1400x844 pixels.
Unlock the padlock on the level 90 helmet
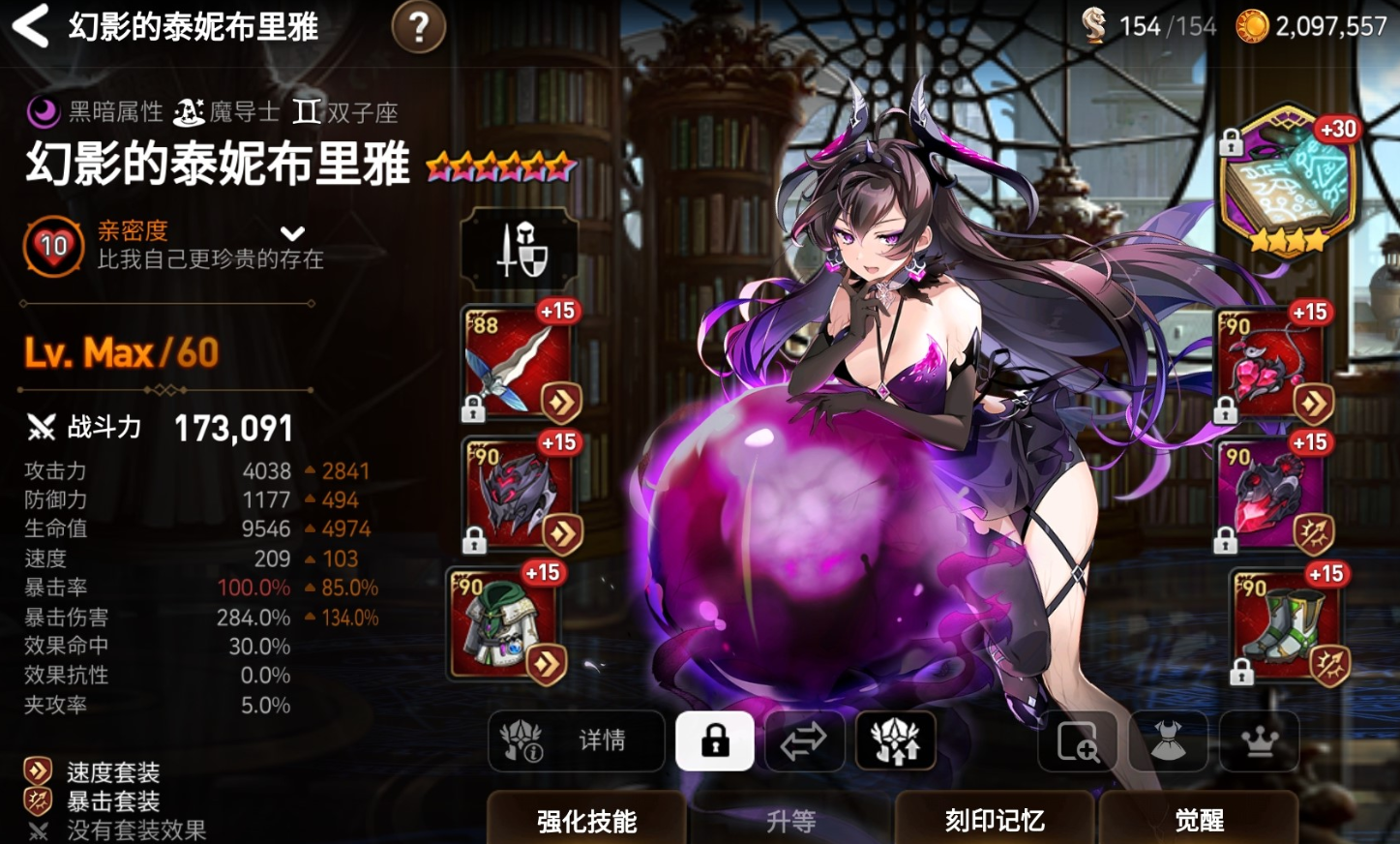click(473, 538)
